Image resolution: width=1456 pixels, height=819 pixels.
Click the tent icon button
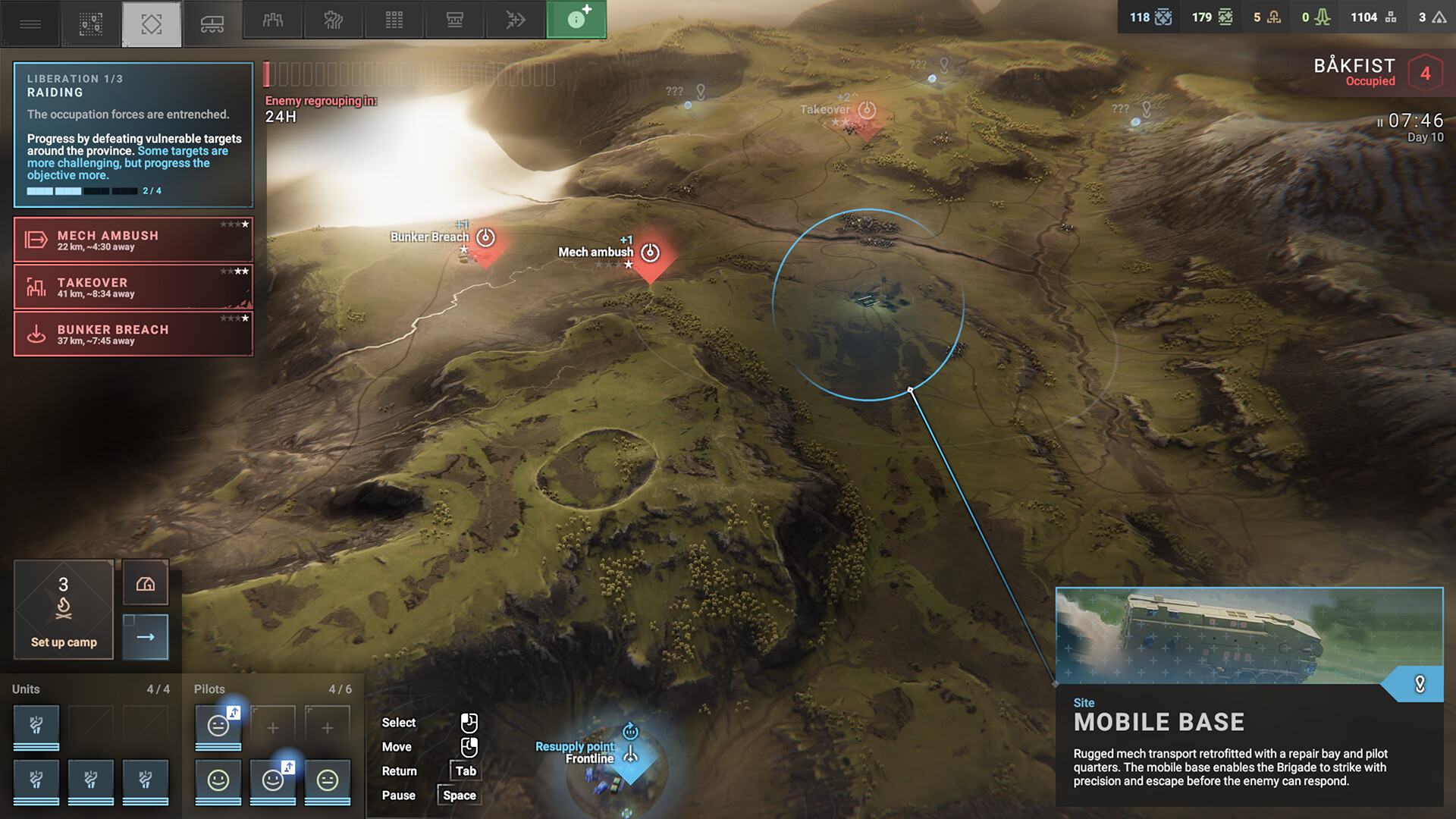click(x=146, y=583)
